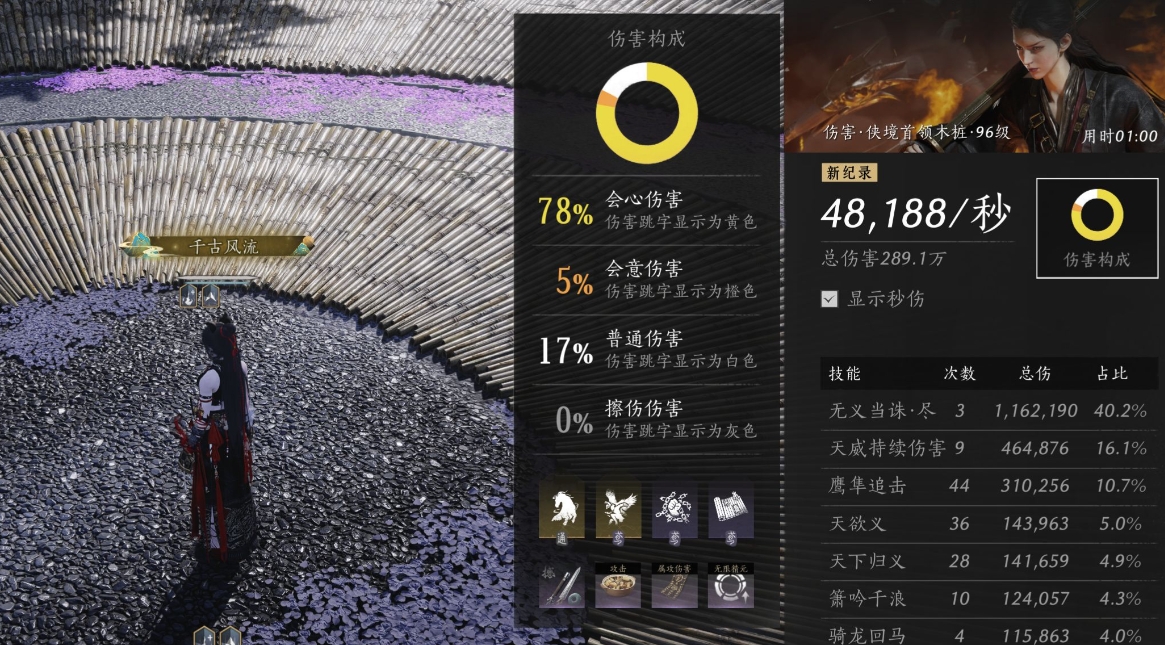Select the 天下归义 skill row
This screenshot has width=1165, height=645.
(x=988, y=561)
